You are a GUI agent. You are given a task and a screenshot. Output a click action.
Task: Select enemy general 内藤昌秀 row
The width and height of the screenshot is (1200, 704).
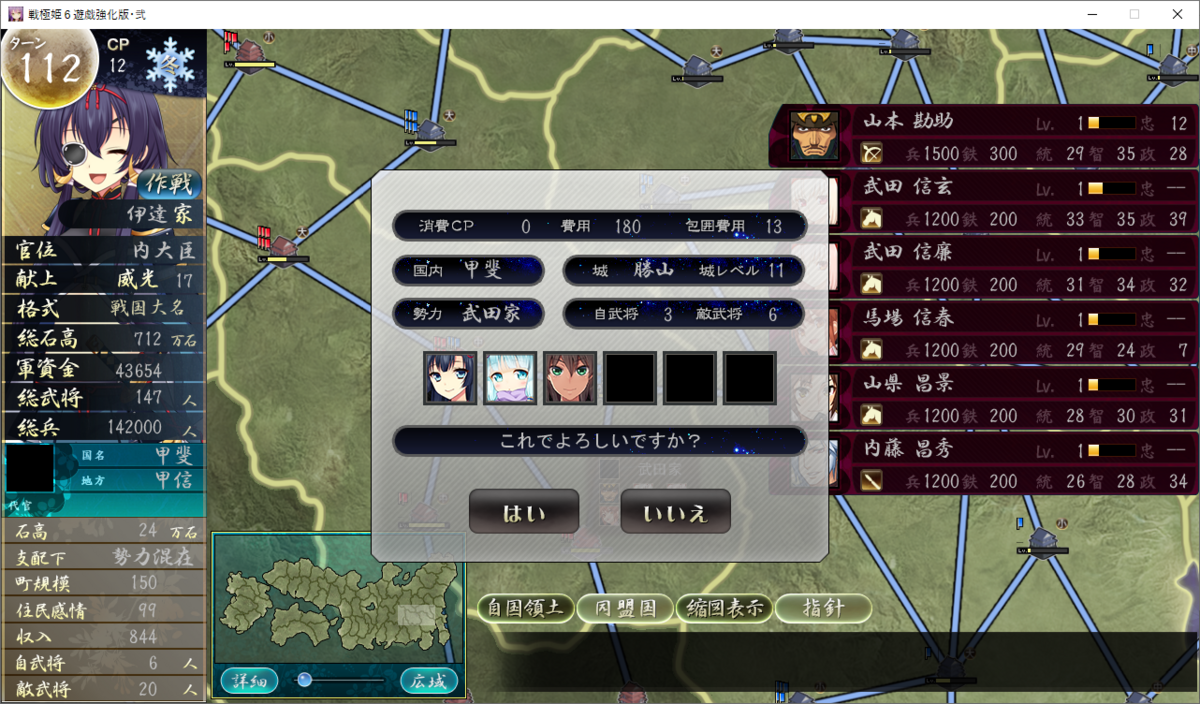(x=1010, y=465)
